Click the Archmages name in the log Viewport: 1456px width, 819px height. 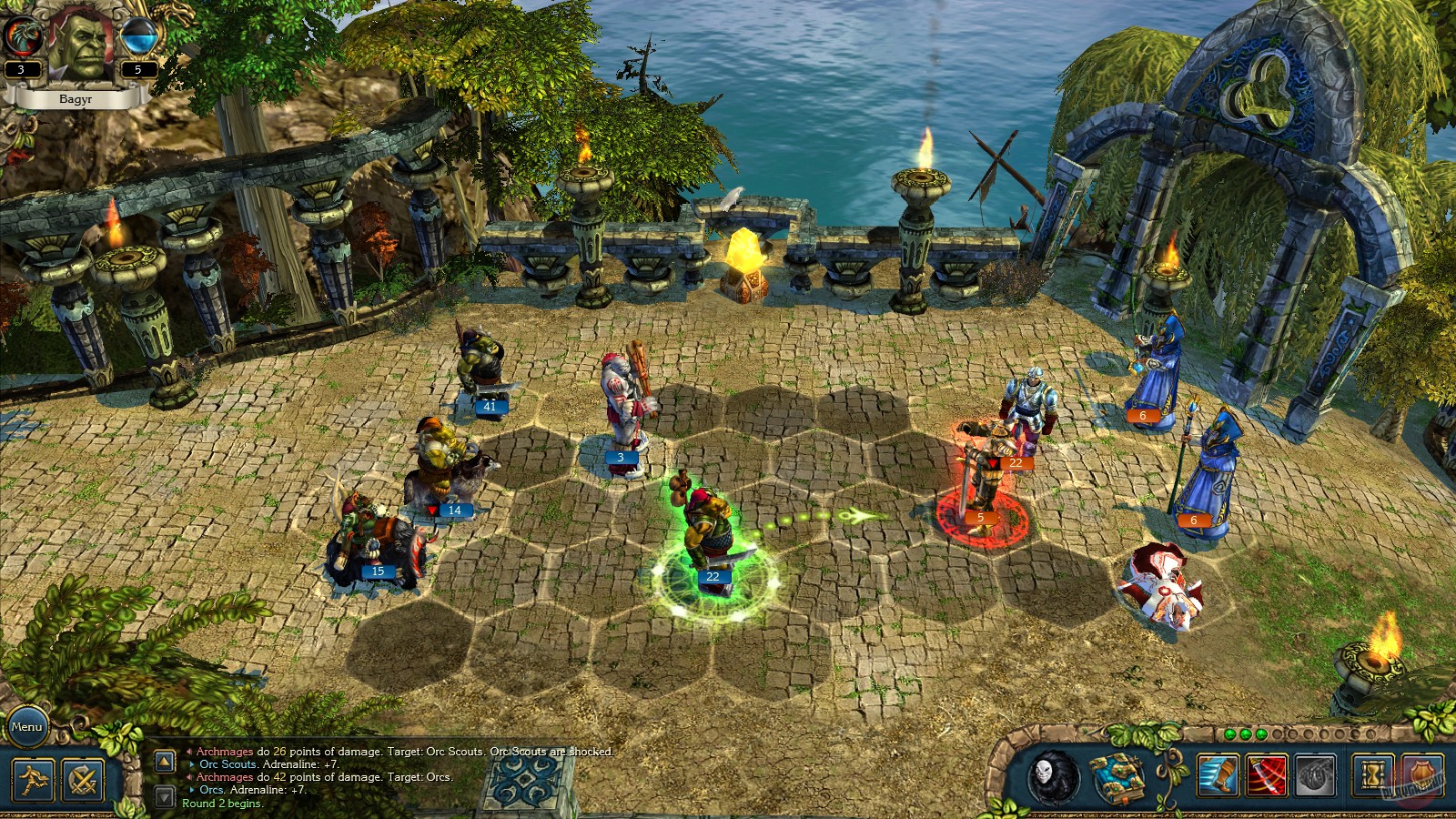[225, 753]
